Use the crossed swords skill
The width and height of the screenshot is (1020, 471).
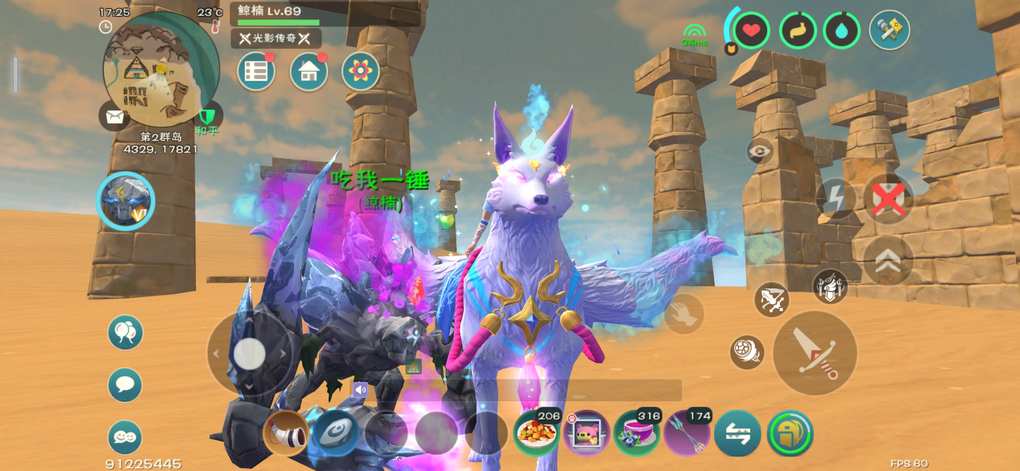tap(771, 298)
